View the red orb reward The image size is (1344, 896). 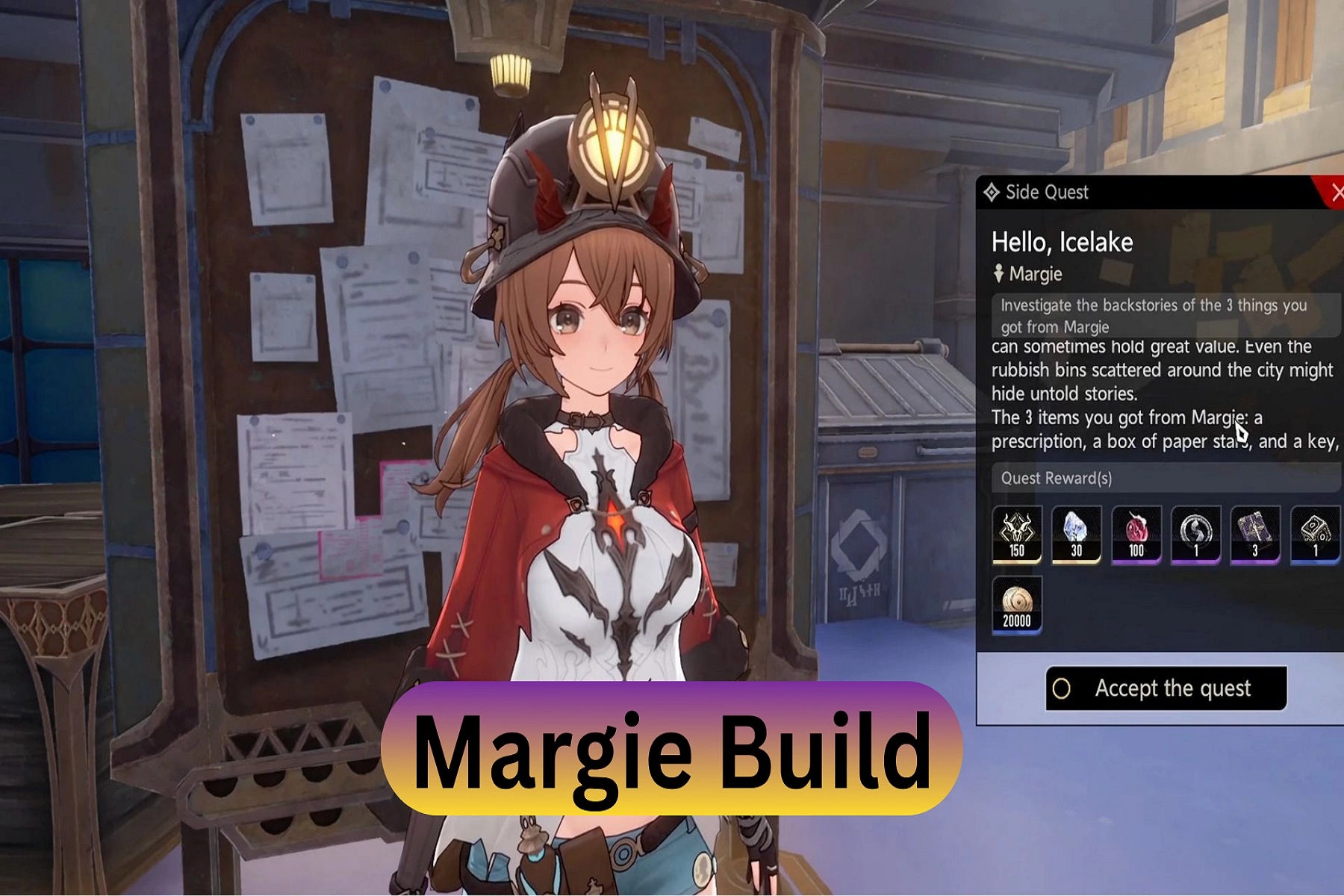pos(1136,534)
